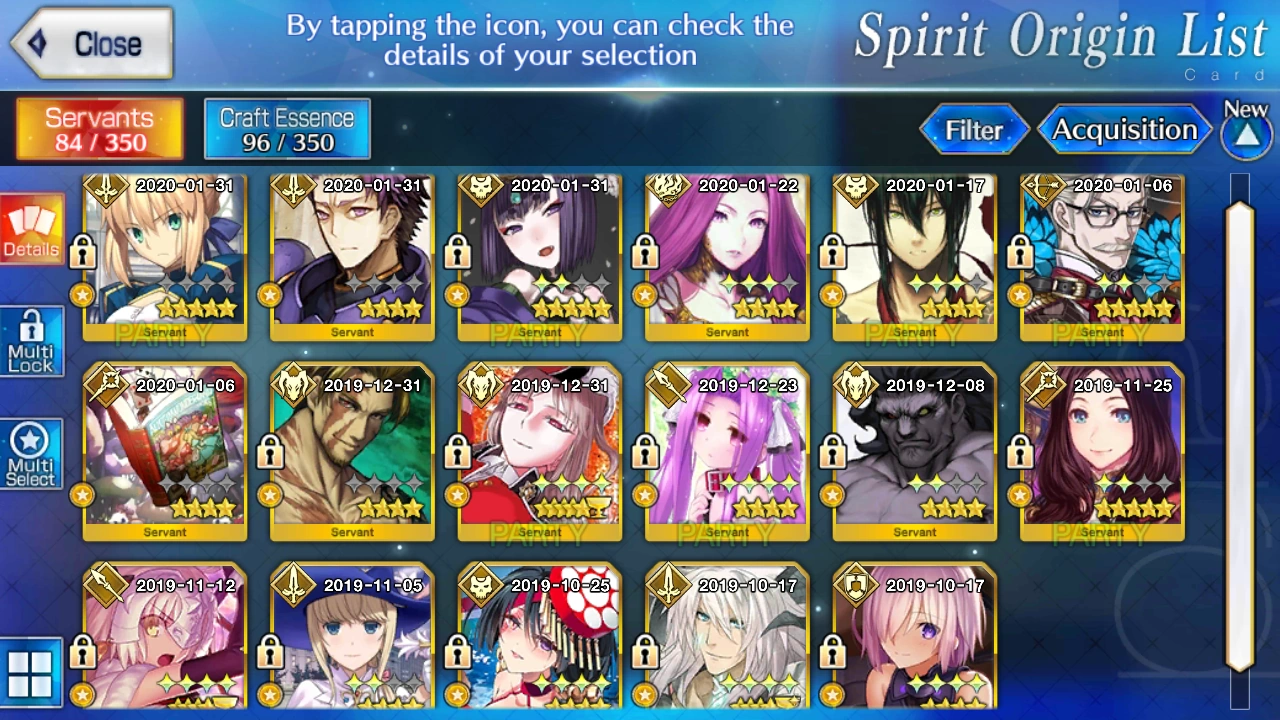This screenshot has width=1280, height=720.
Task: Select the Servants 84/350 tab
Action: [x=98, y=129]
